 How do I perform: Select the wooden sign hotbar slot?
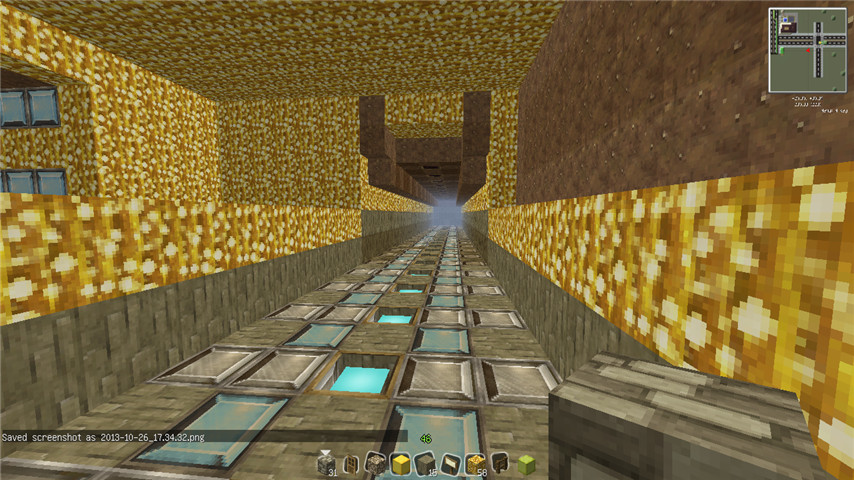coord(450,462)
